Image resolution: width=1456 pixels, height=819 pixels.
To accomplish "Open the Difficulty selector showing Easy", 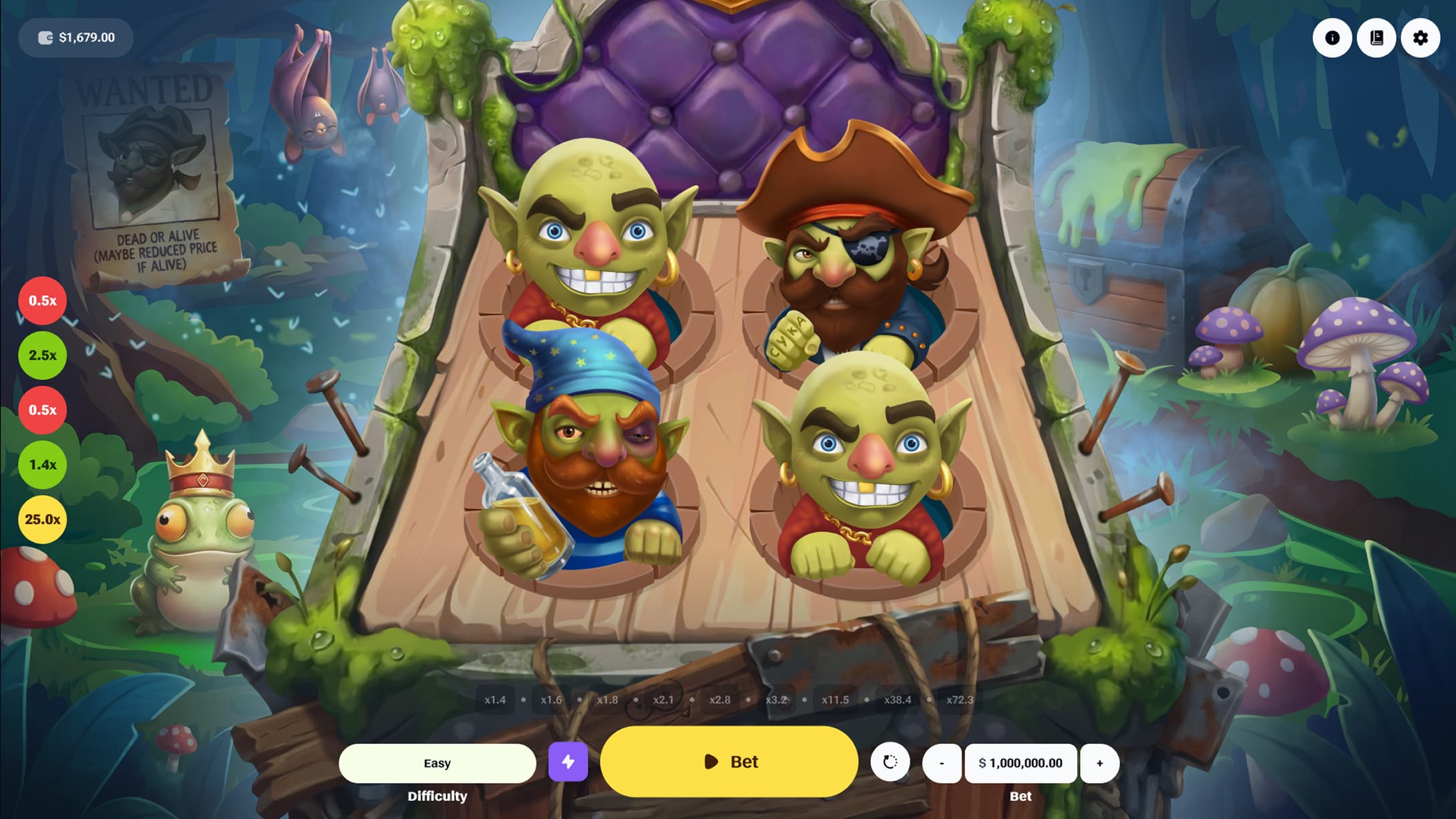I will click(437, 762).
